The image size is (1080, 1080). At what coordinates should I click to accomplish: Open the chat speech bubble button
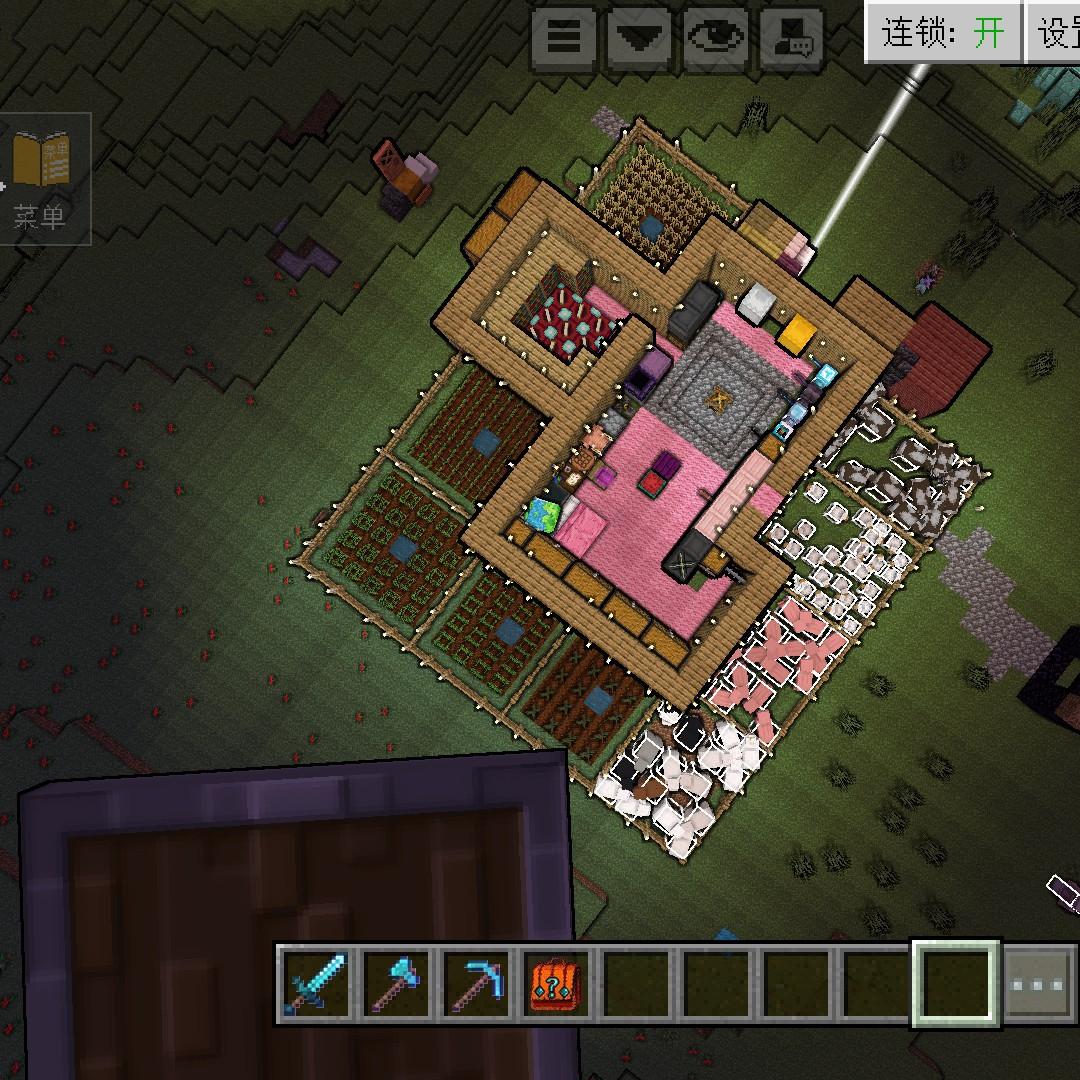[793, 38]
